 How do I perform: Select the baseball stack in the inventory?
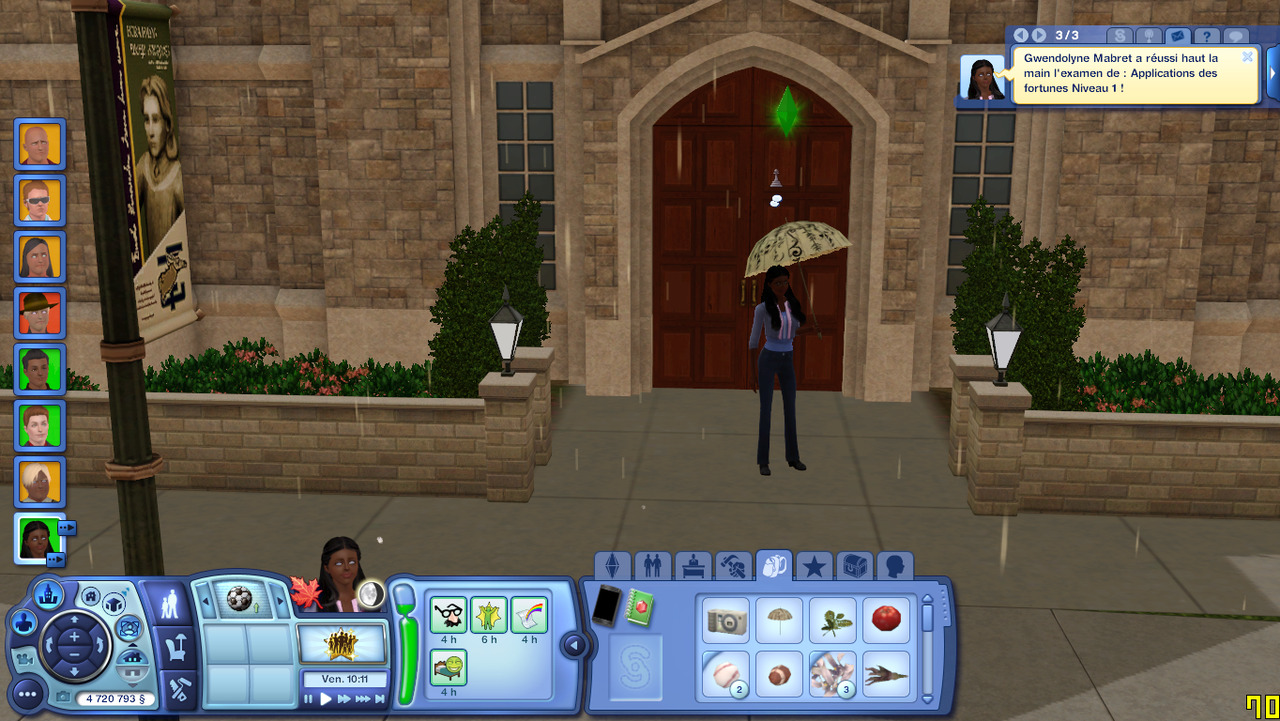tap(726, 674)
